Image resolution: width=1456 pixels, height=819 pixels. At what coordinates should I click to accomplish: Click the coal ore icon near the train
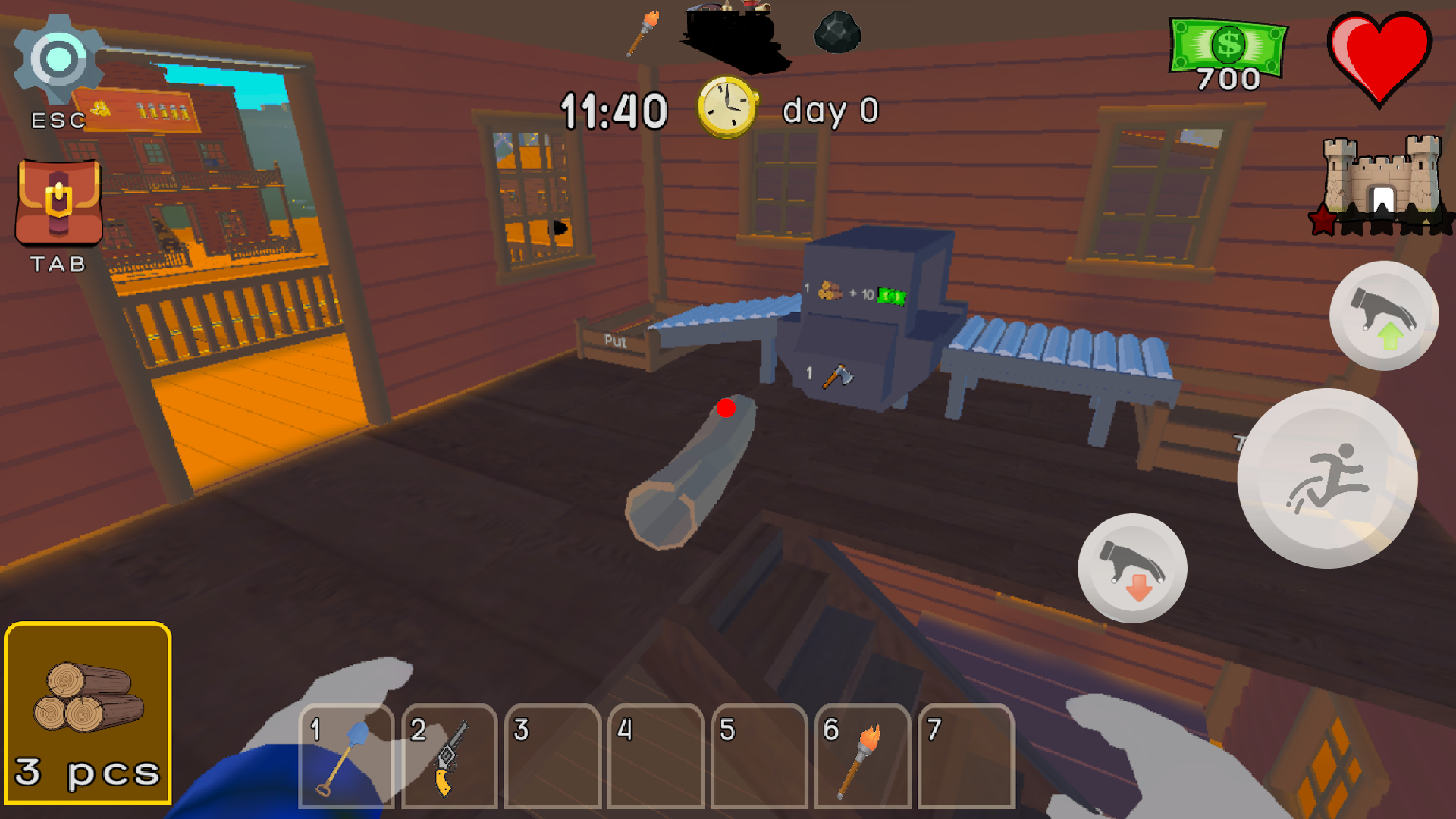(836, 32)
